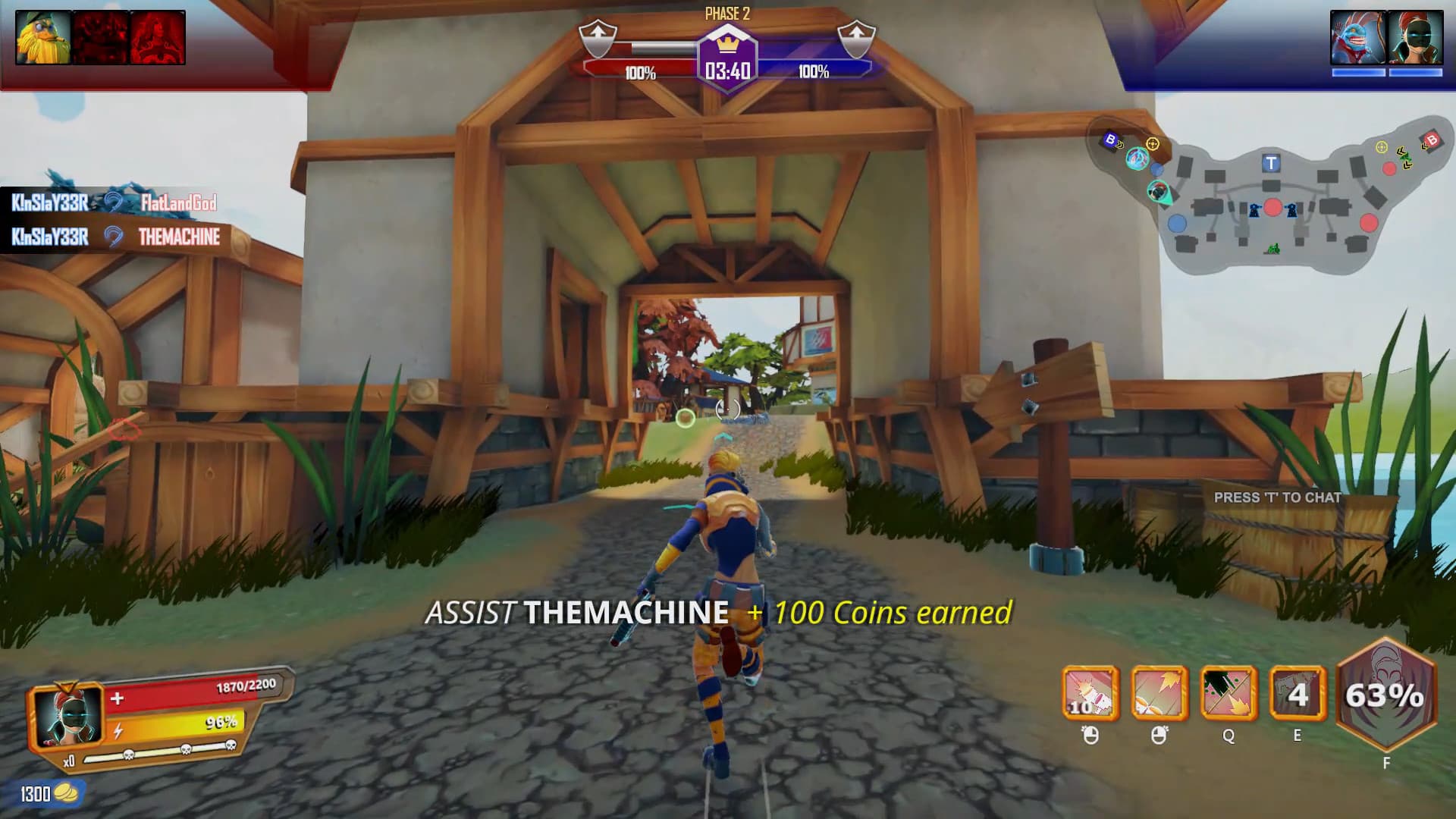Click the blue team shield icon
Viewport: 1456px width, 819px height.
(856, 38)
